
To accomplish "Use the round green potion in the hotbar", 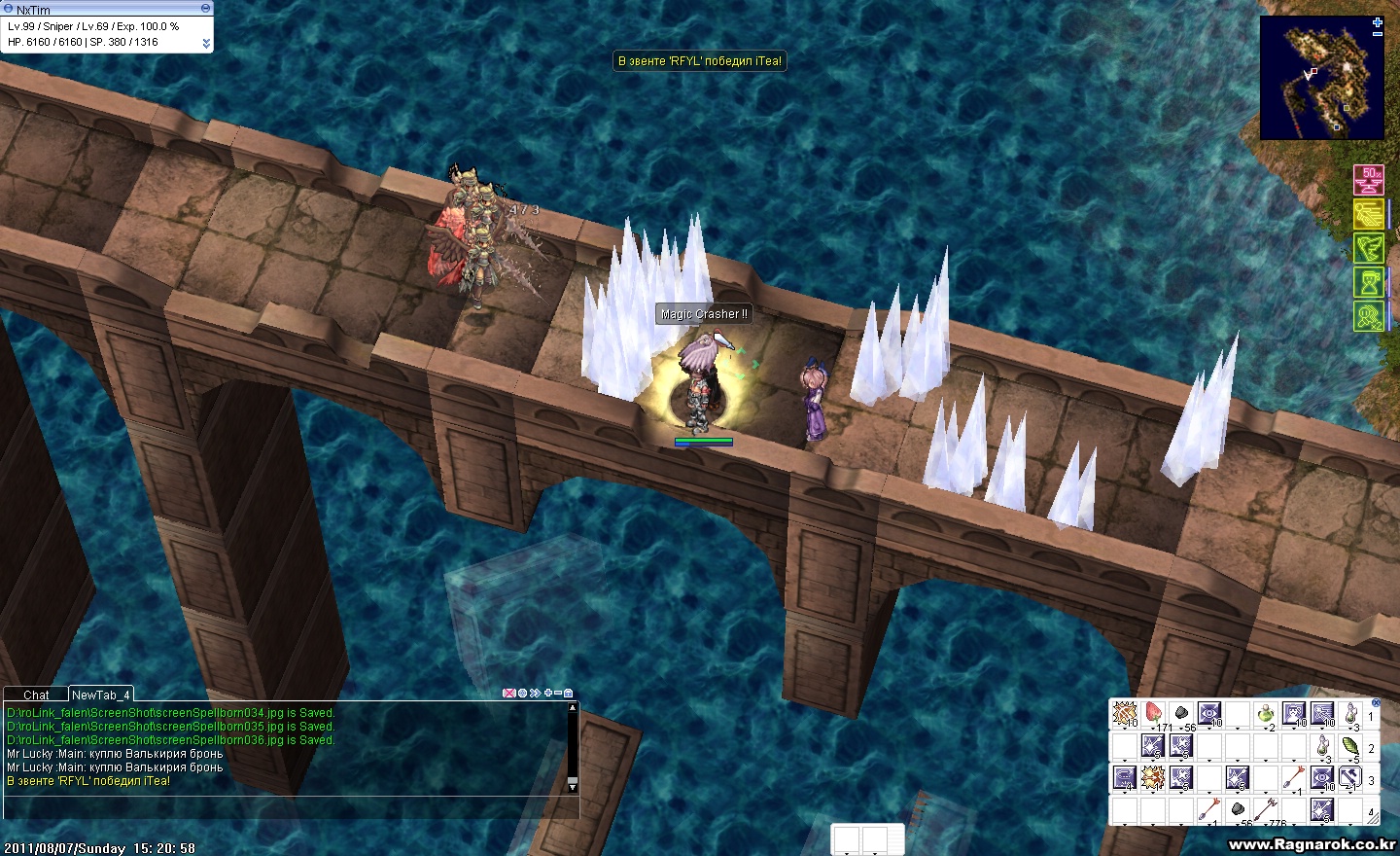I will (x=1265, y=714).
